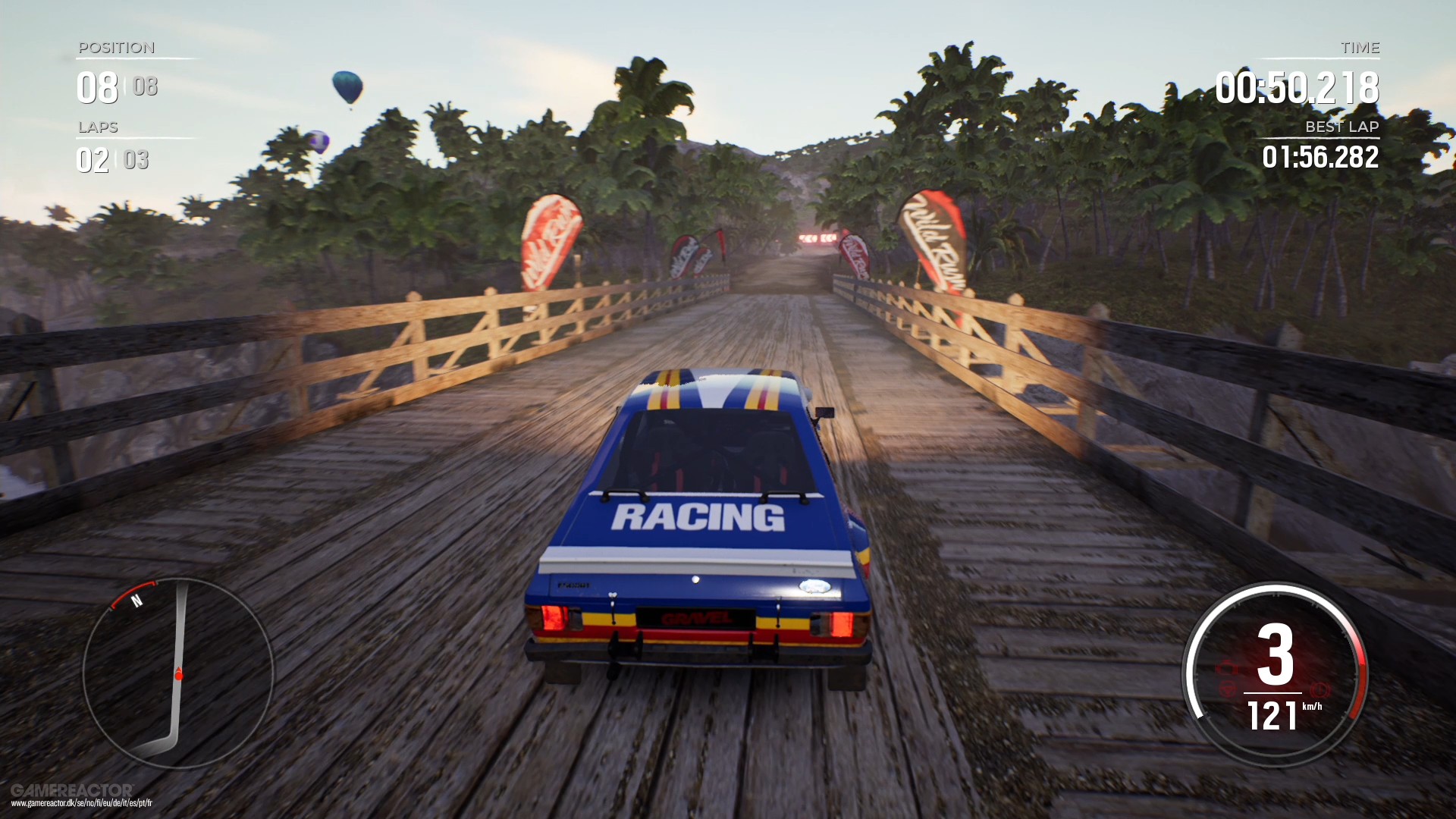Screen dimensions: 1456x819
Task: Select the LAPS heading label
Action: pos(96,127)
